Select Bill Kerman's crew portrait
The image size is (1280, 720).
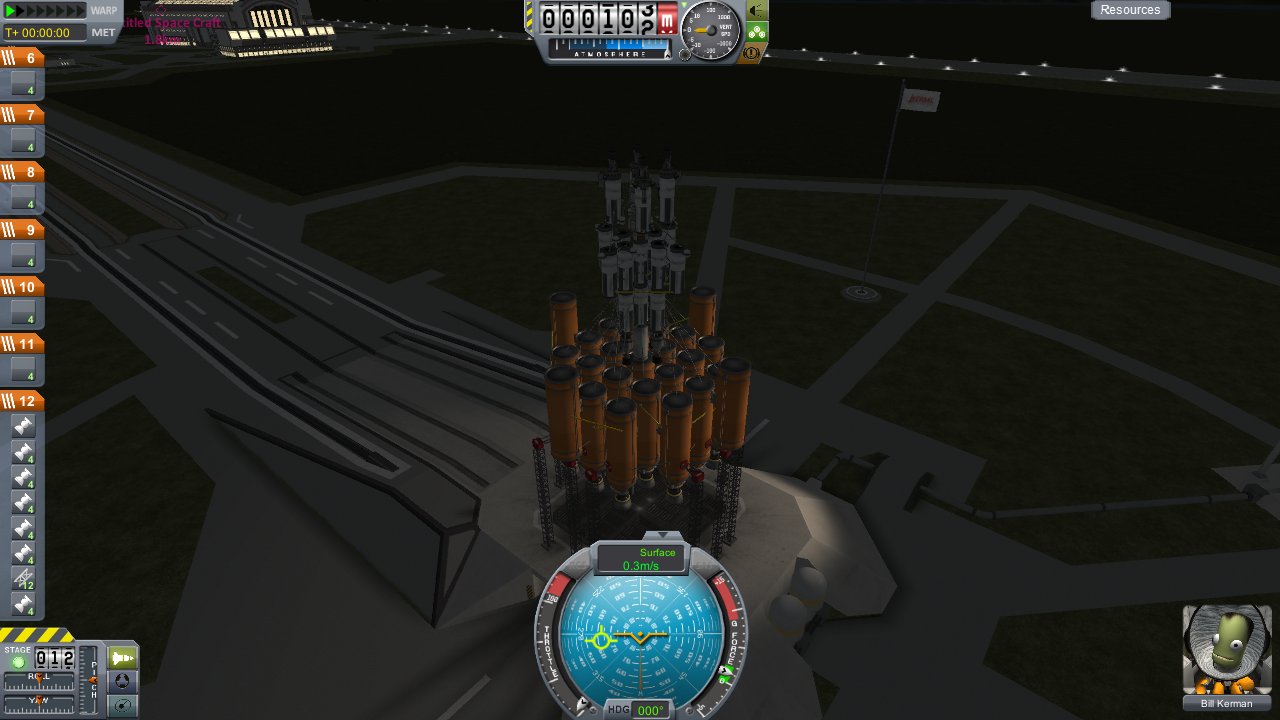[x=1227, y=650]
